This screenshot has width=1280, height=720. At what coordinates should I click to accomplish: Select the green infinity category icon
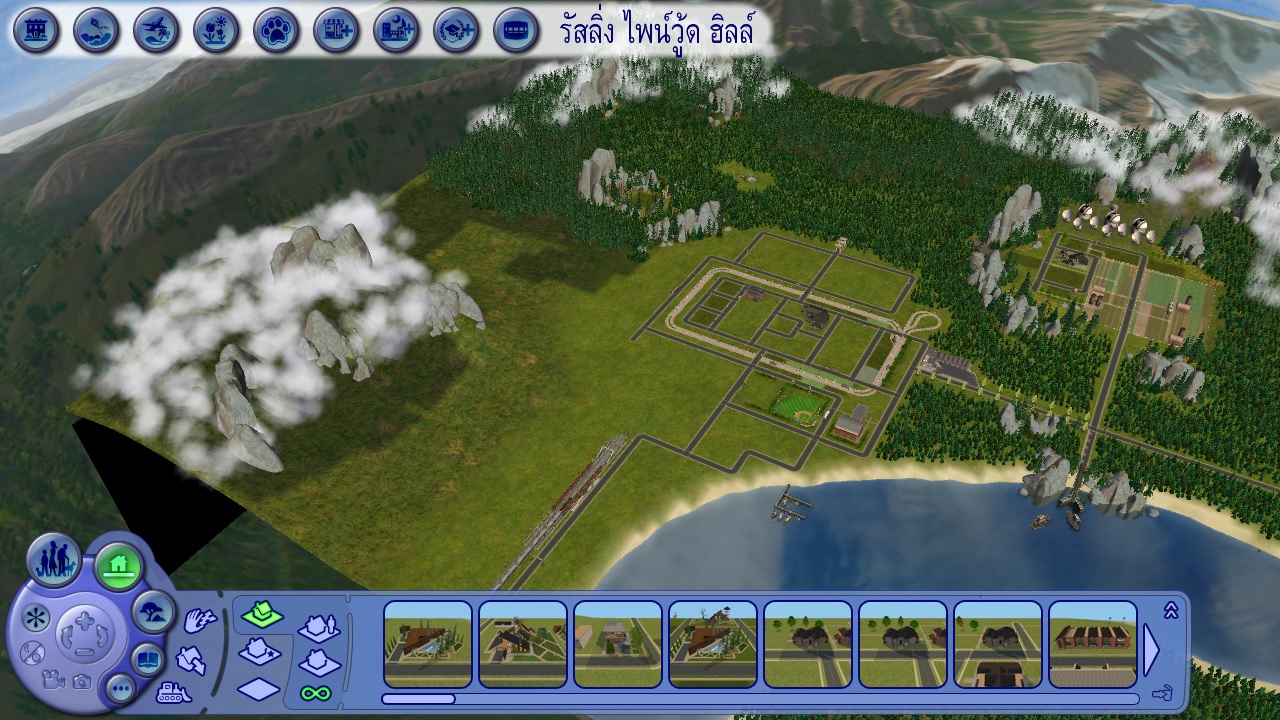coord(316,692)
